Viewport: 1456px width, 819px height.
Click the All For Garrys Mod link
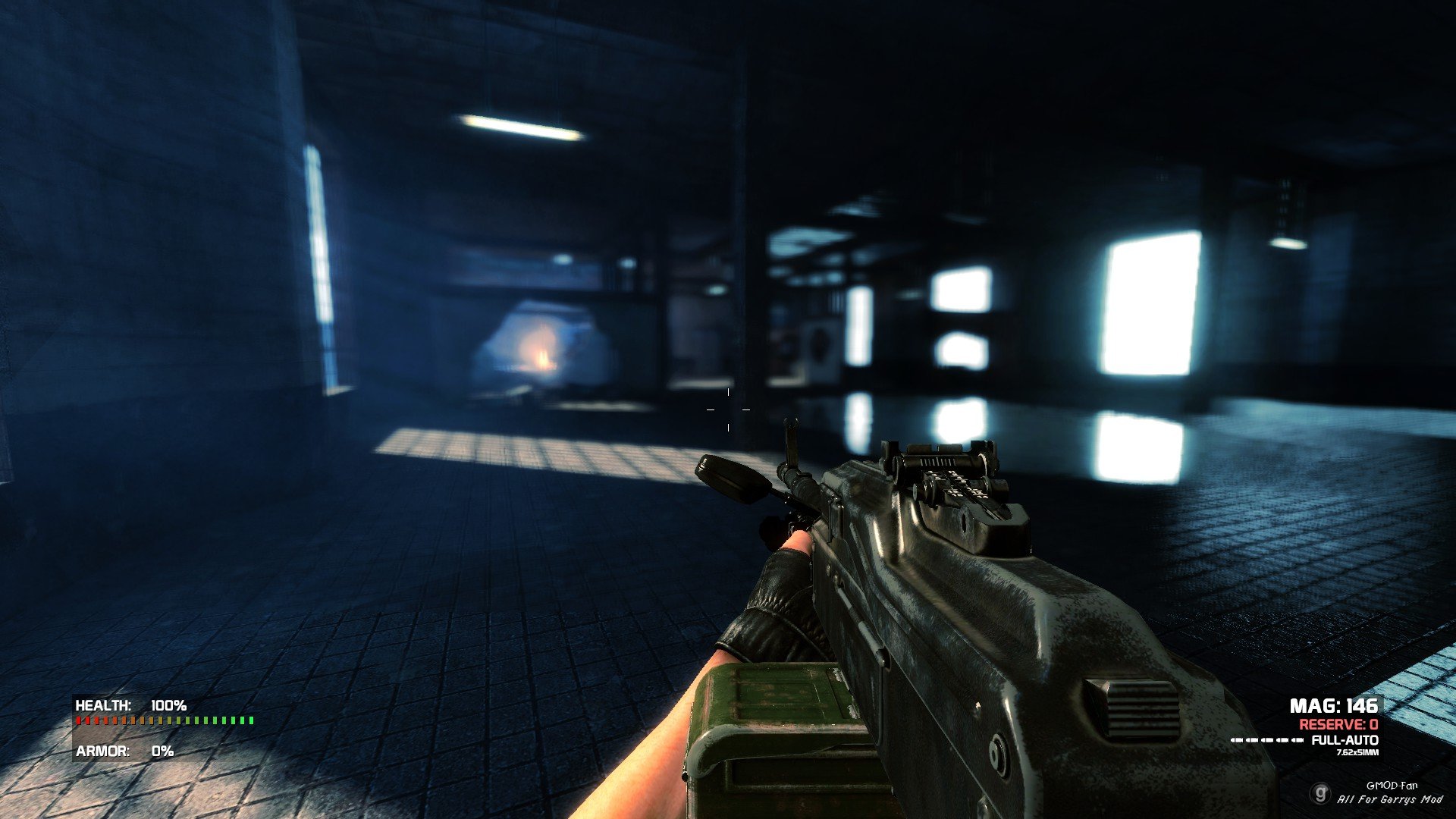pos(1390,799)
